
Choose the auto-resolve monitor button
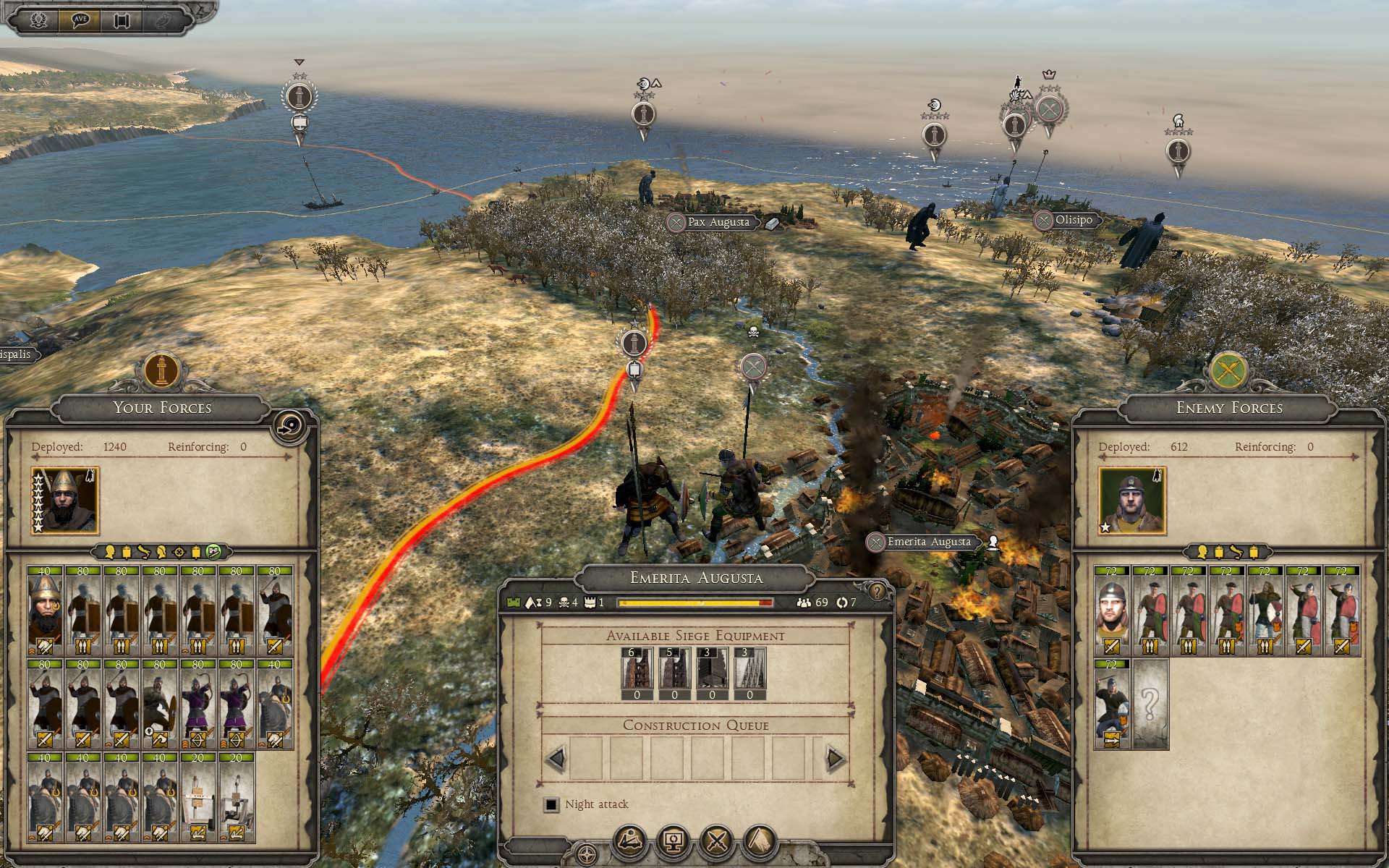tap(674, 841)
